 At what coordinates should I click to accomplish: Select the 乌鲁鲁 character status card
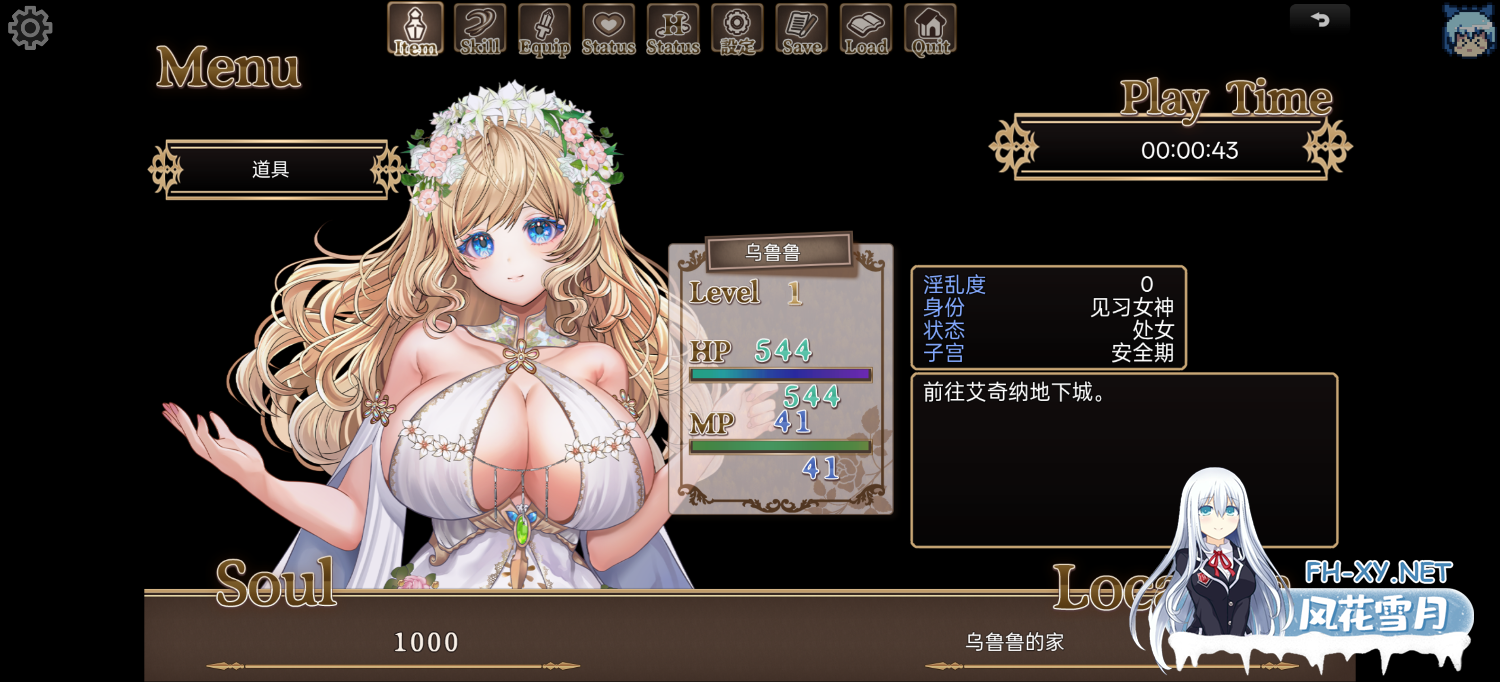[x=780, y=380]
